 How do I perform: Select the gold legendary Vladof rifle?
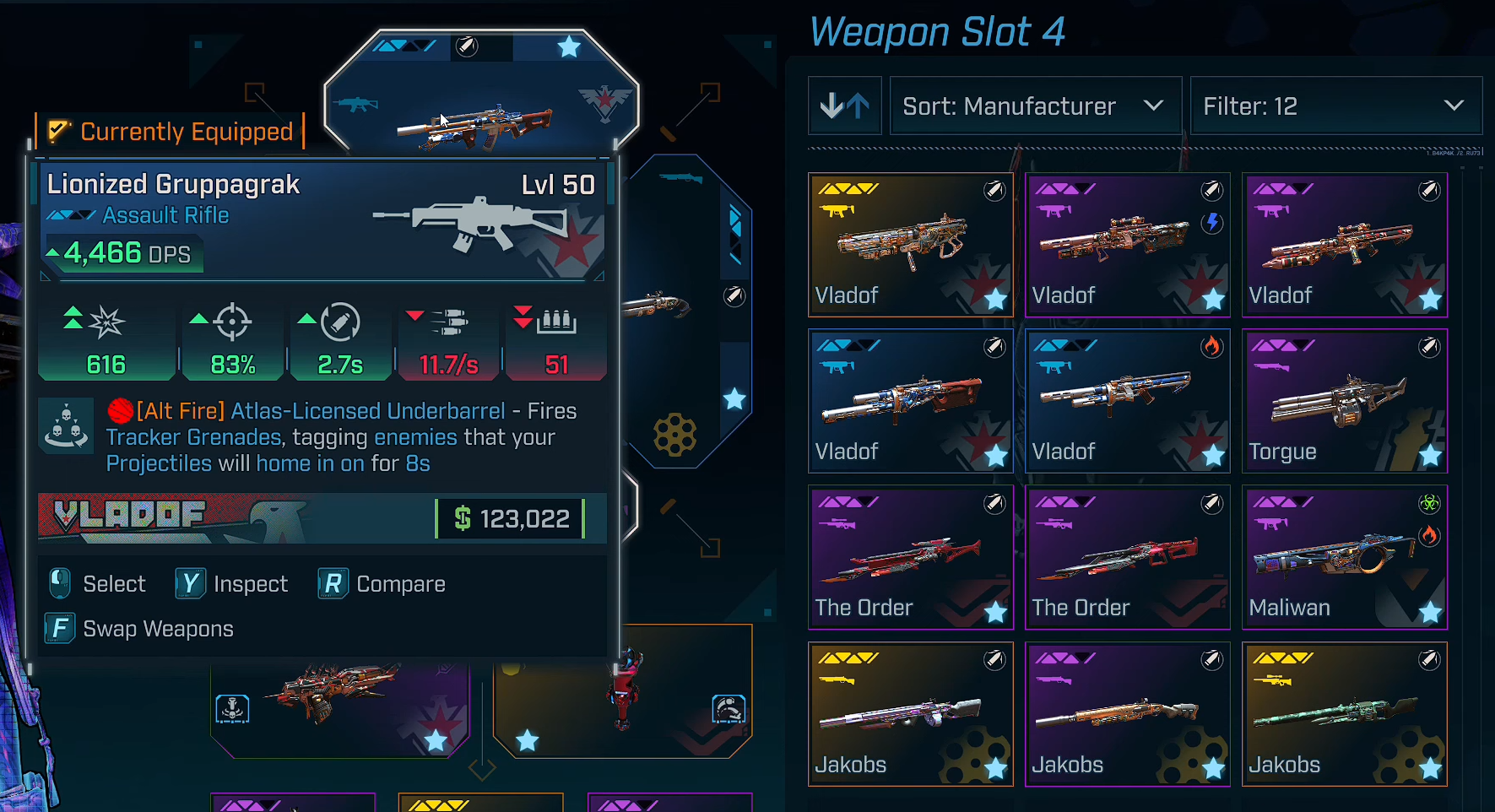coord(910,245)
